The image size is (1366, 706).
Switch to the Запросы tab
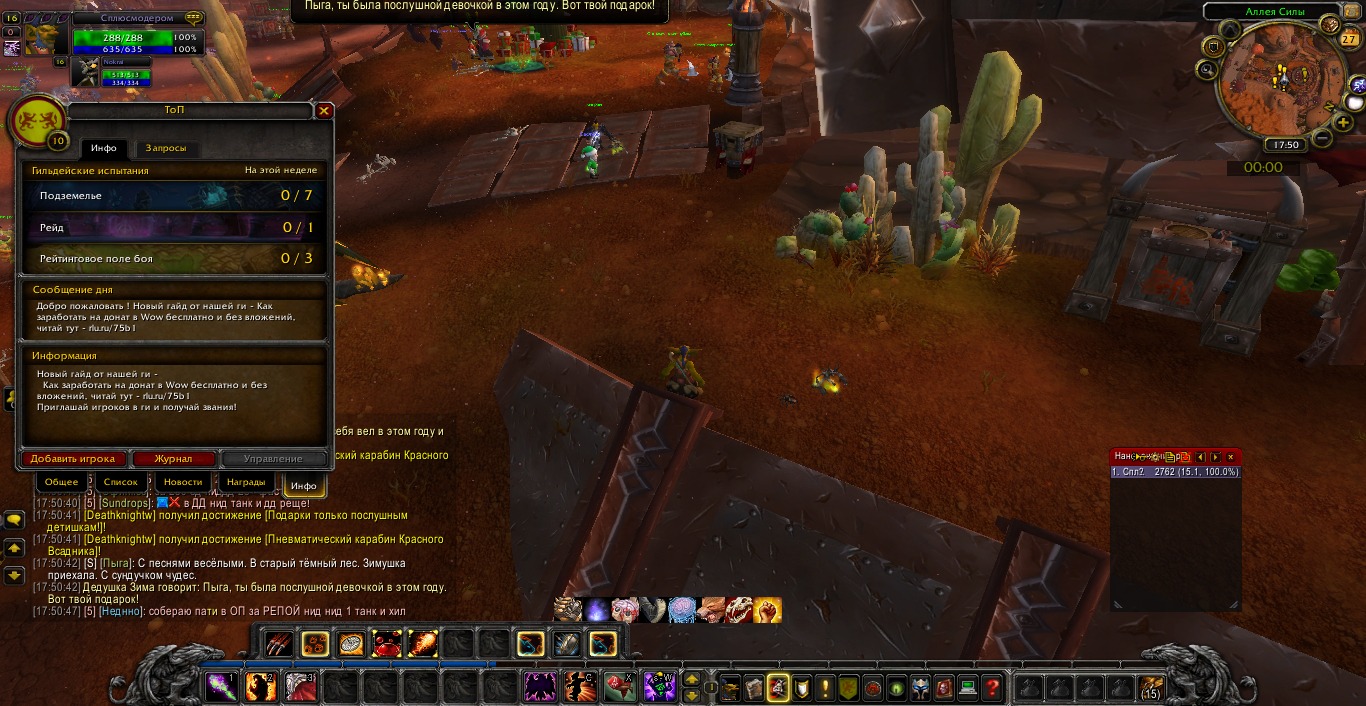[x=166, y=148]
